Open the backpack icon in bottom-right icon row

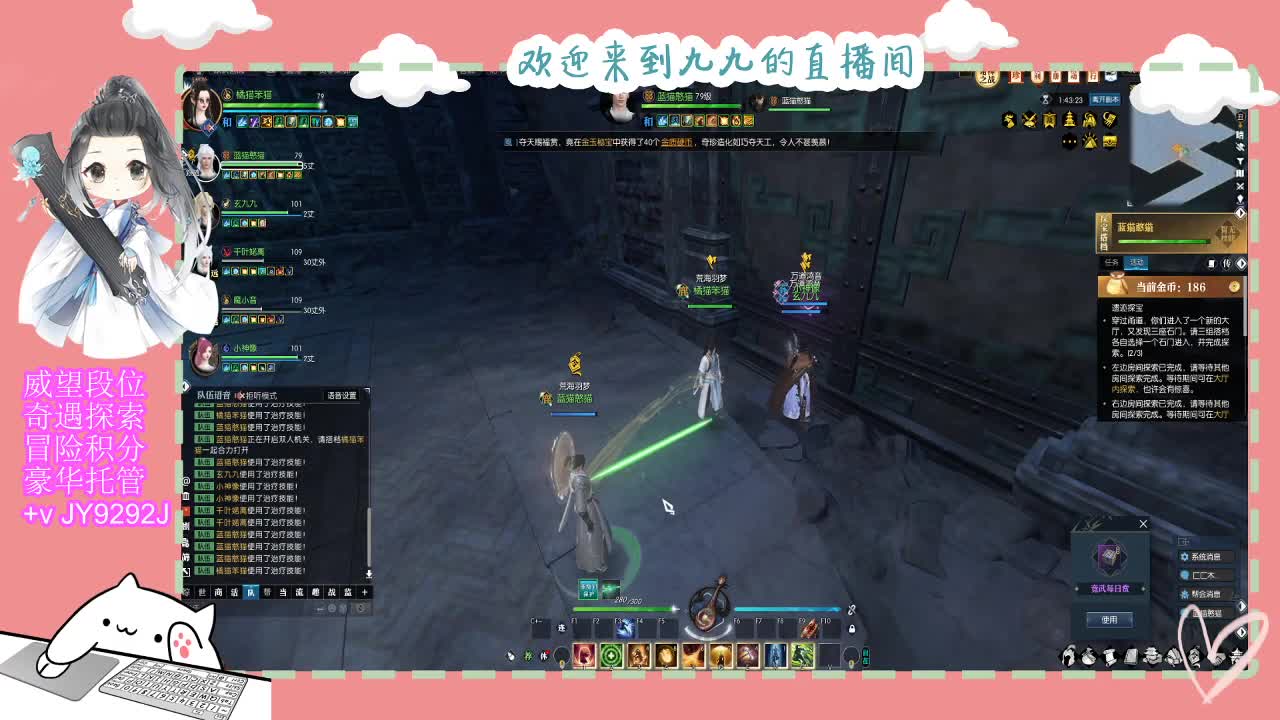click(1089, 655)
